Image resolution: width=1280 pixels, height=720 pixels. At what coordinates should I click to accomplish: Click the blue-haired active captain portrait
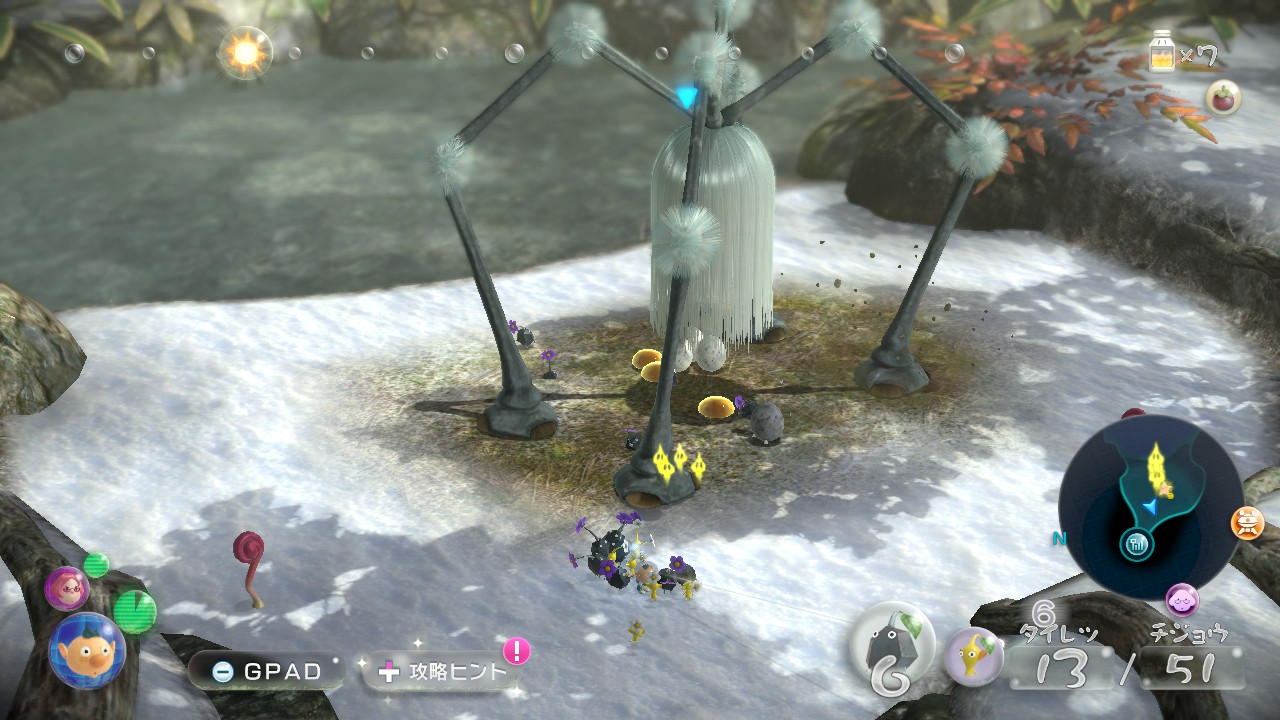click(87, 651)
